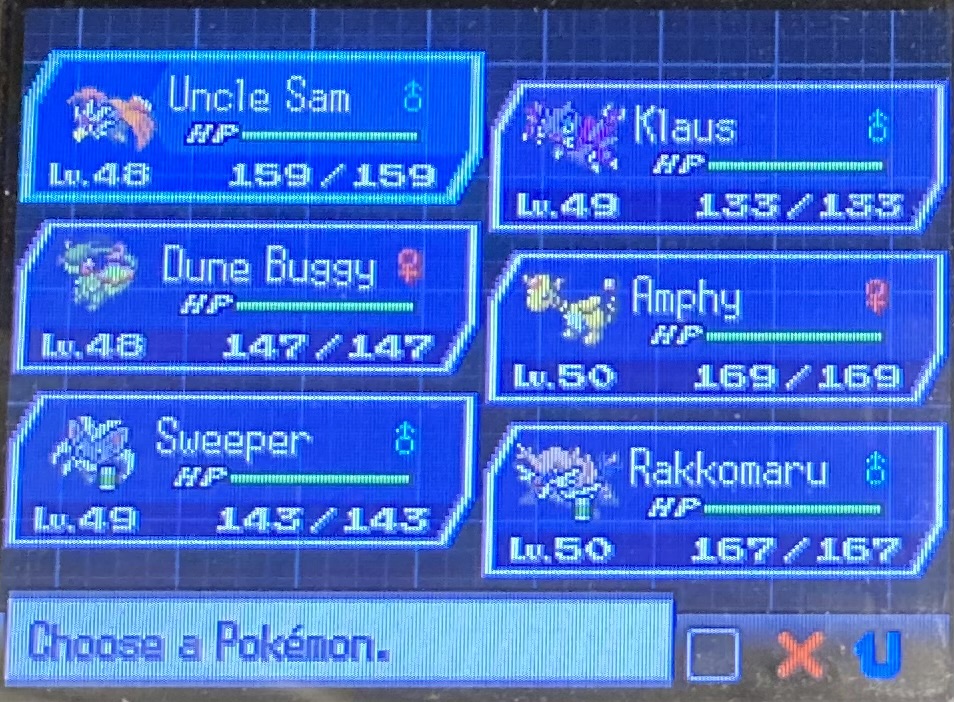Select Amphy in the party menu

715,327
